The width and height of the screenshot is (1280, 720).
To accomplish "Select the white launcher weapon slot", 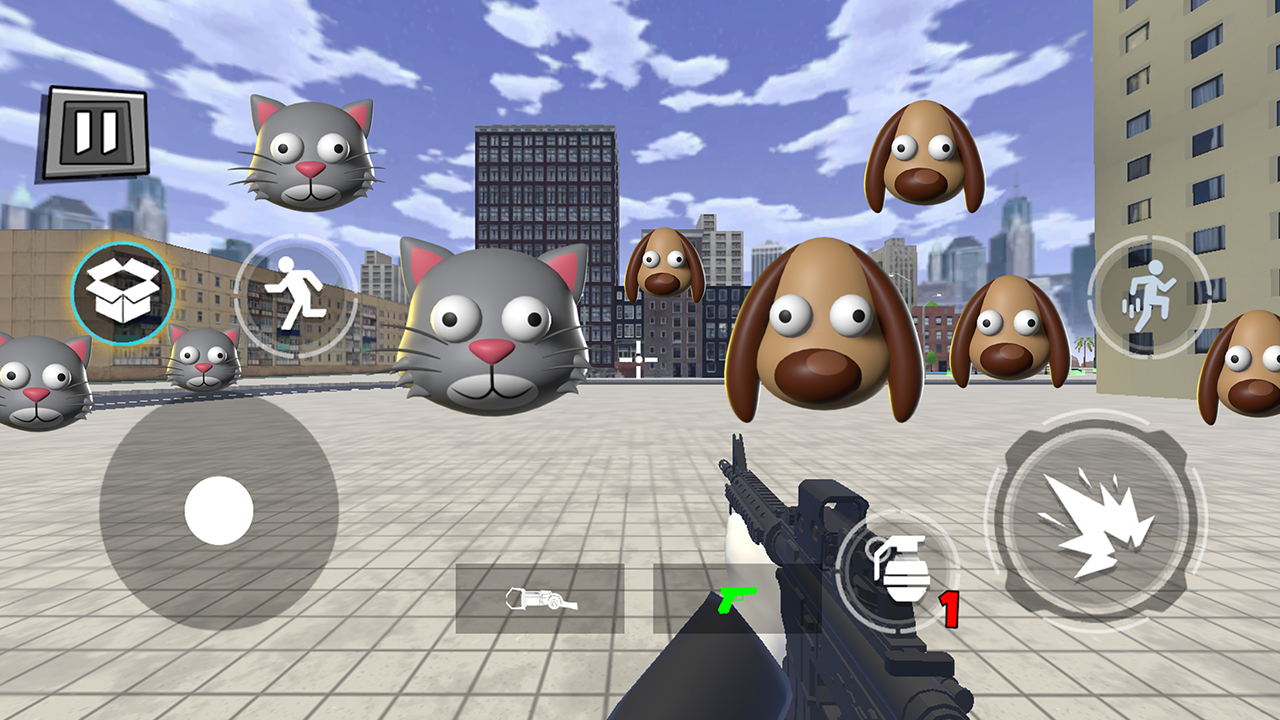I will pos(540,599).
